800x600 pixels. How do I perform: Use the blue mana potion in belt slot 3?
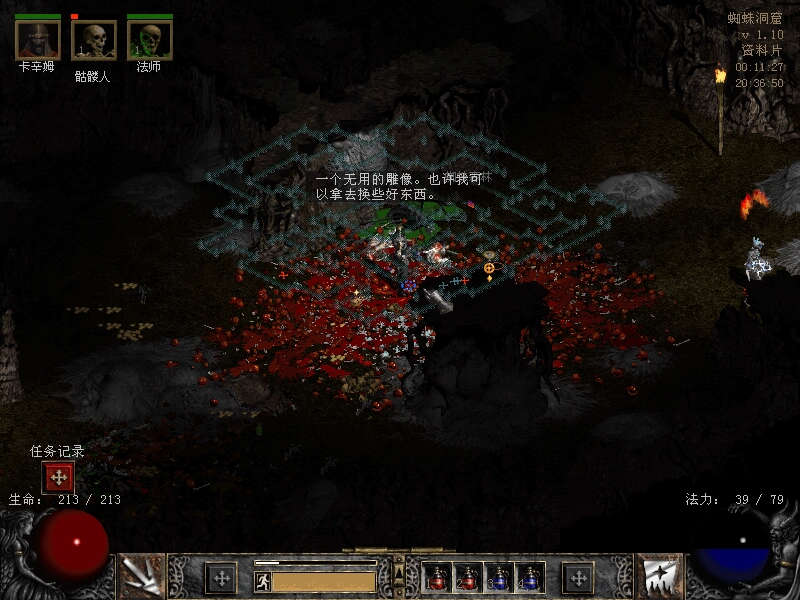(499, 577)
